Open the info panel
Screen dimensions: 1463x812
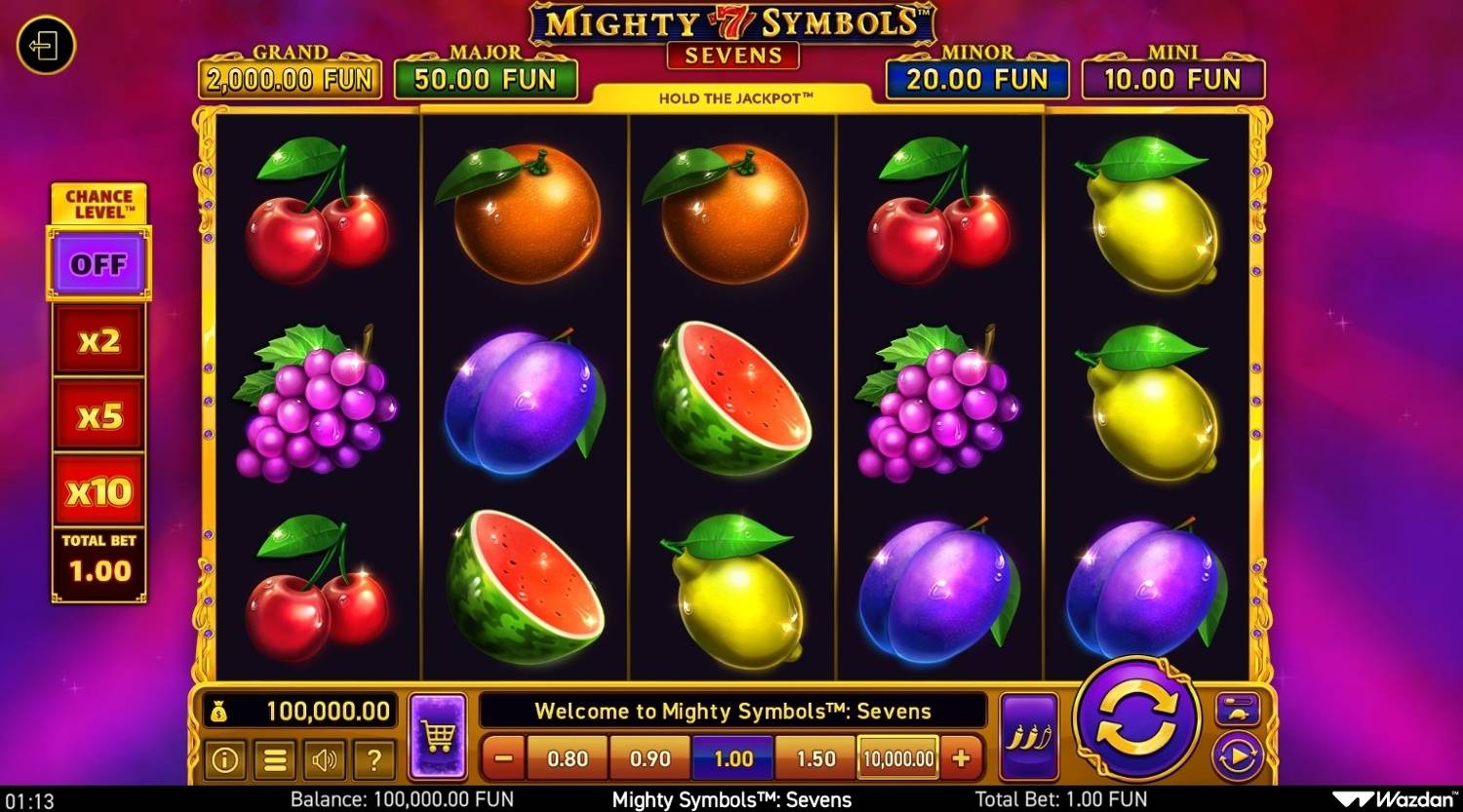tap(223, 760)
